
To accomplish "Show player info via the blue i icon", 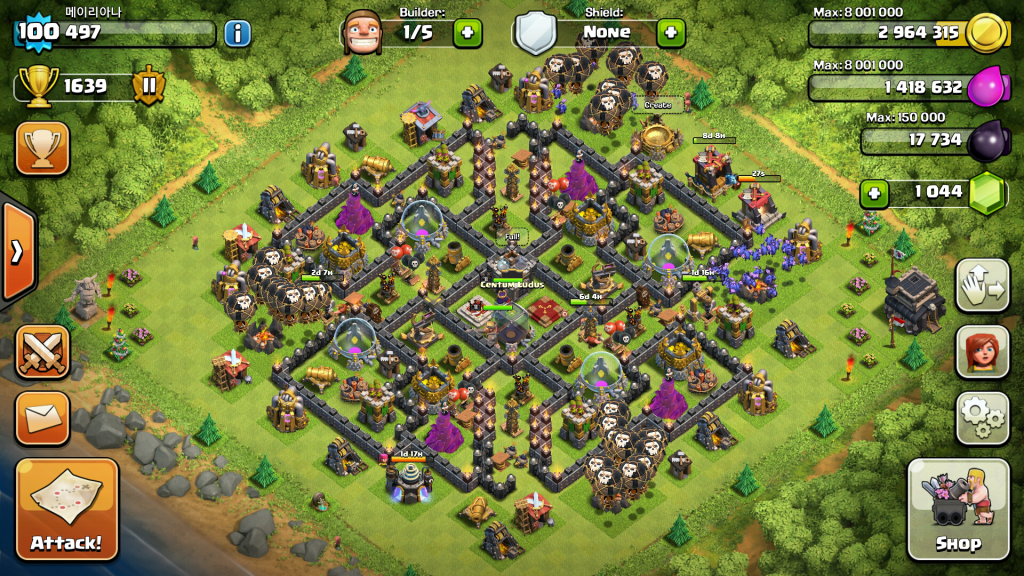I will coord(237,33).
